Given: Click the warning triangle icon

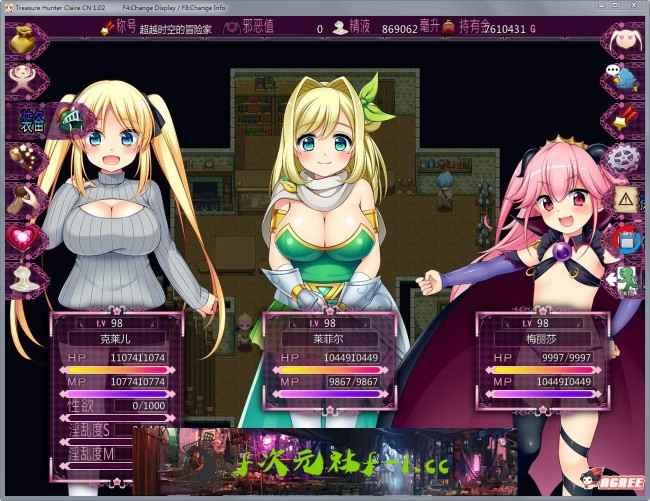Looking at the screenshot, I should (x=626, y=198).
